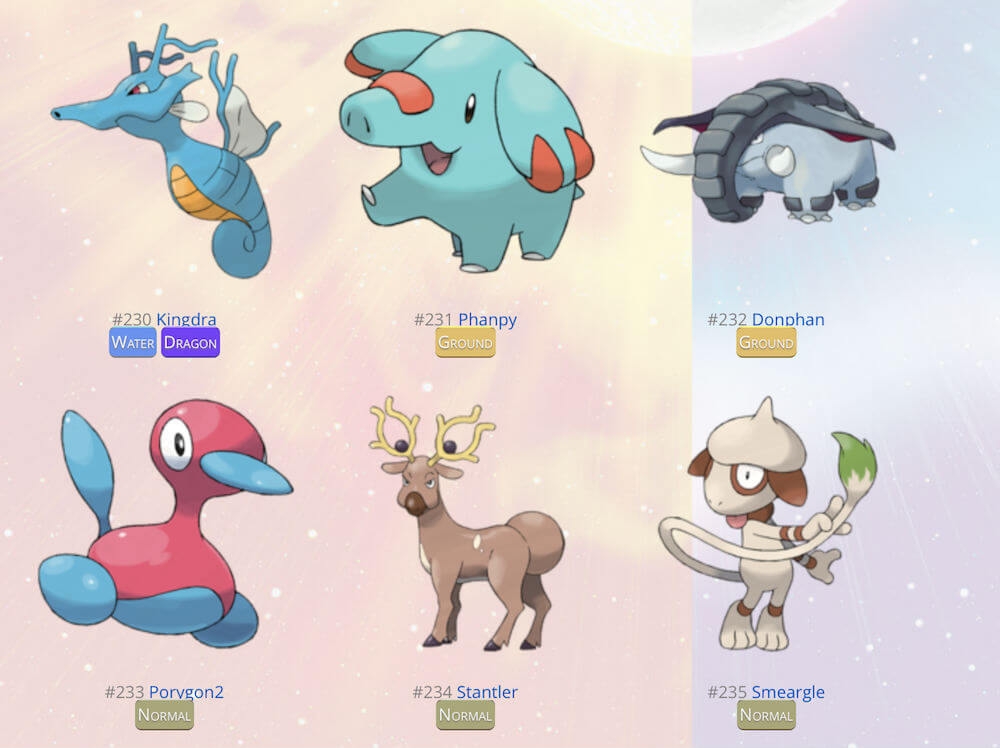Click the Phanpy artwork thumbnail
Screen dimensions: 1000x748
pyautogui.click(x=466, y=150)
